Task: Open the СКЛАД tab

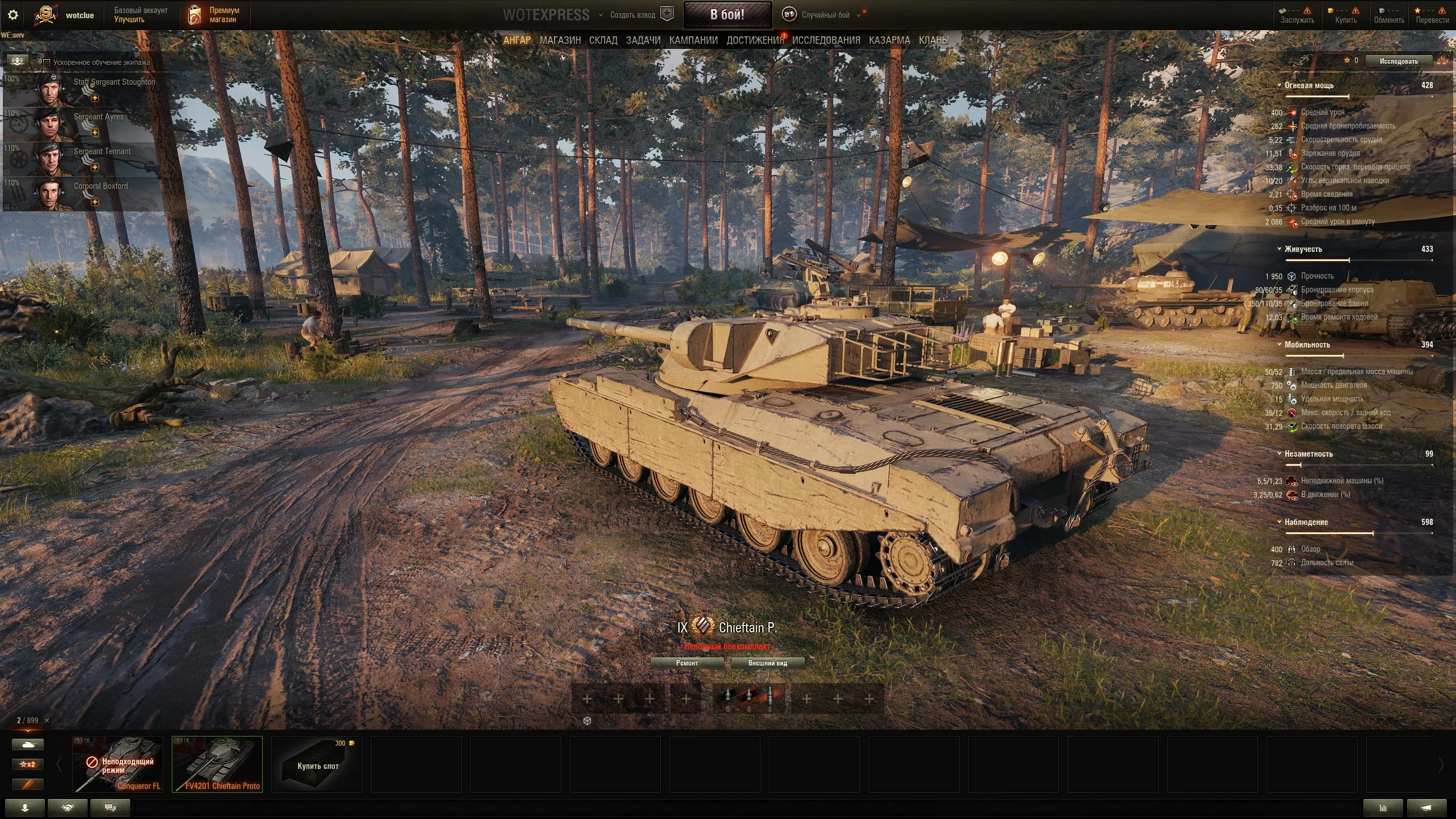Action: (x=603, y=40)
